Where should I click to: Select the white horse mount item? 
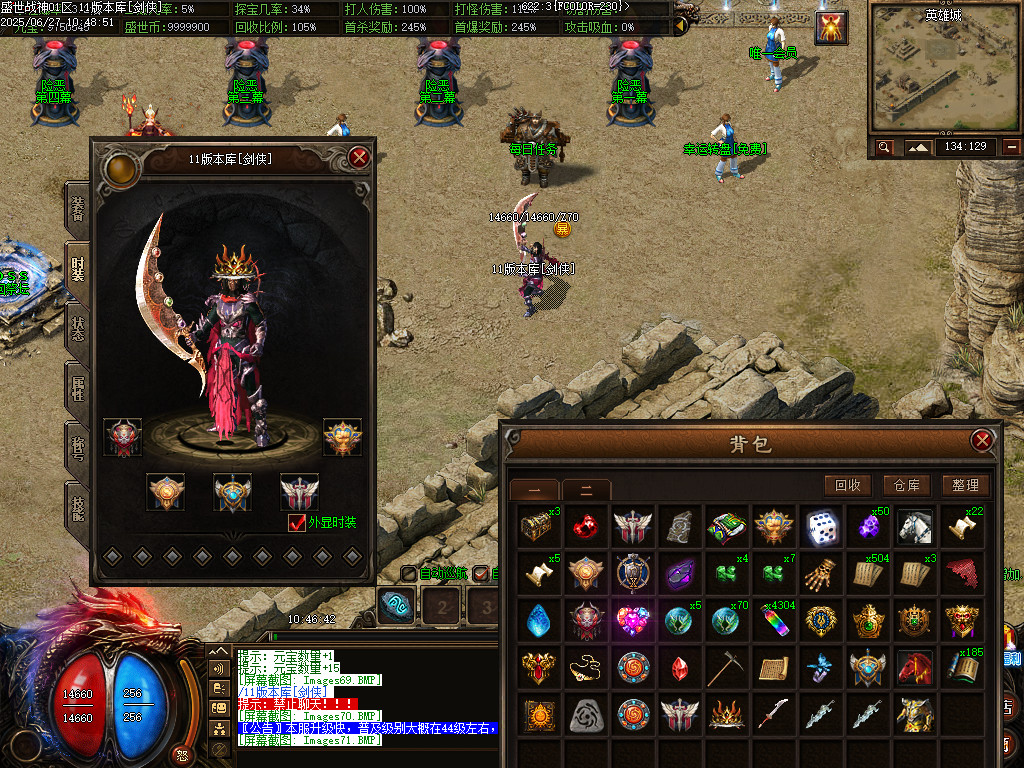click(x=914, y=527)
